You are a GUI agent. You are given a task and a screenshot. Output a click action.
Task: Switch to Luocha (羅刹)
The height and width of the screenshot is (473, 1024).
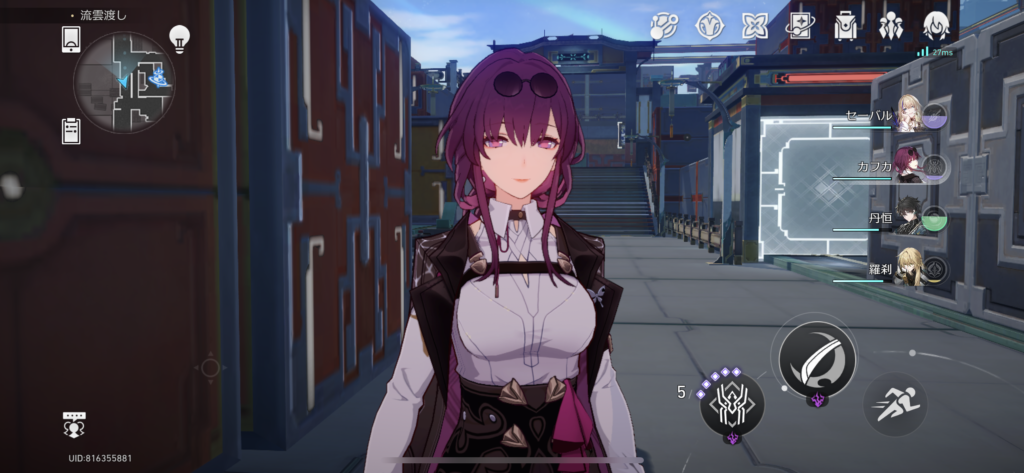(910, 268)
